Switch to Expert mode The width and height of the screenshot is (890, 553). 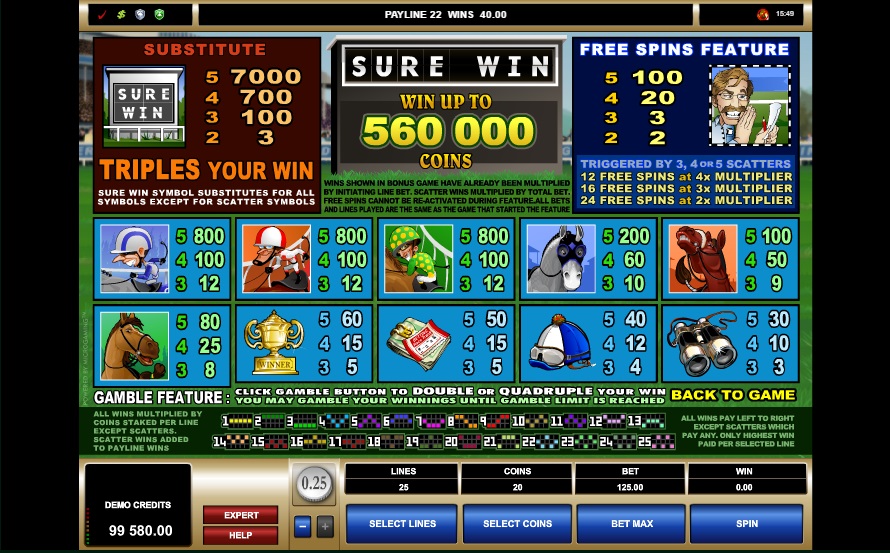tap(241, 515)
